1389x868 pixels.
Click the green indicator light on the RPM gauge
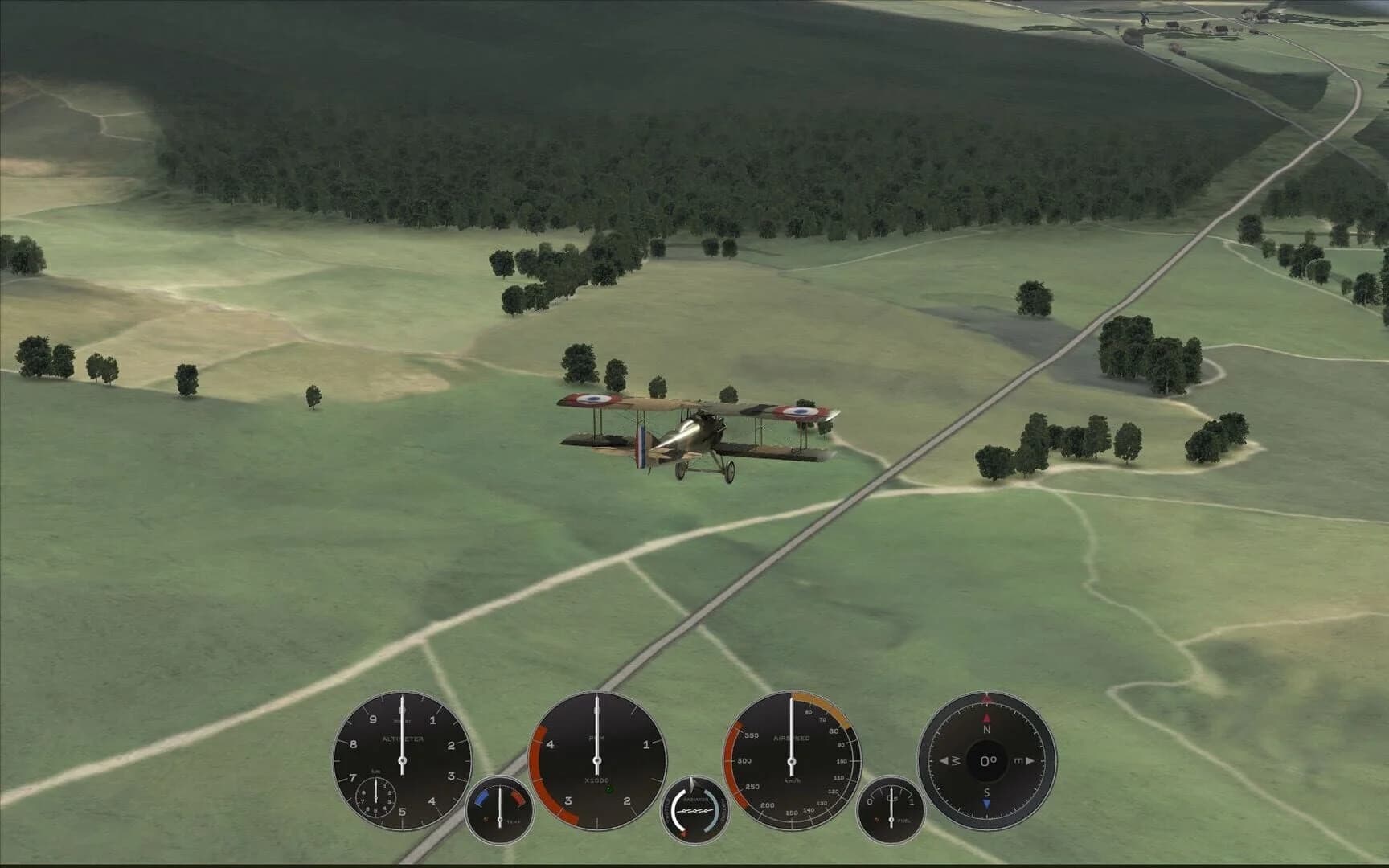(608, 788)
